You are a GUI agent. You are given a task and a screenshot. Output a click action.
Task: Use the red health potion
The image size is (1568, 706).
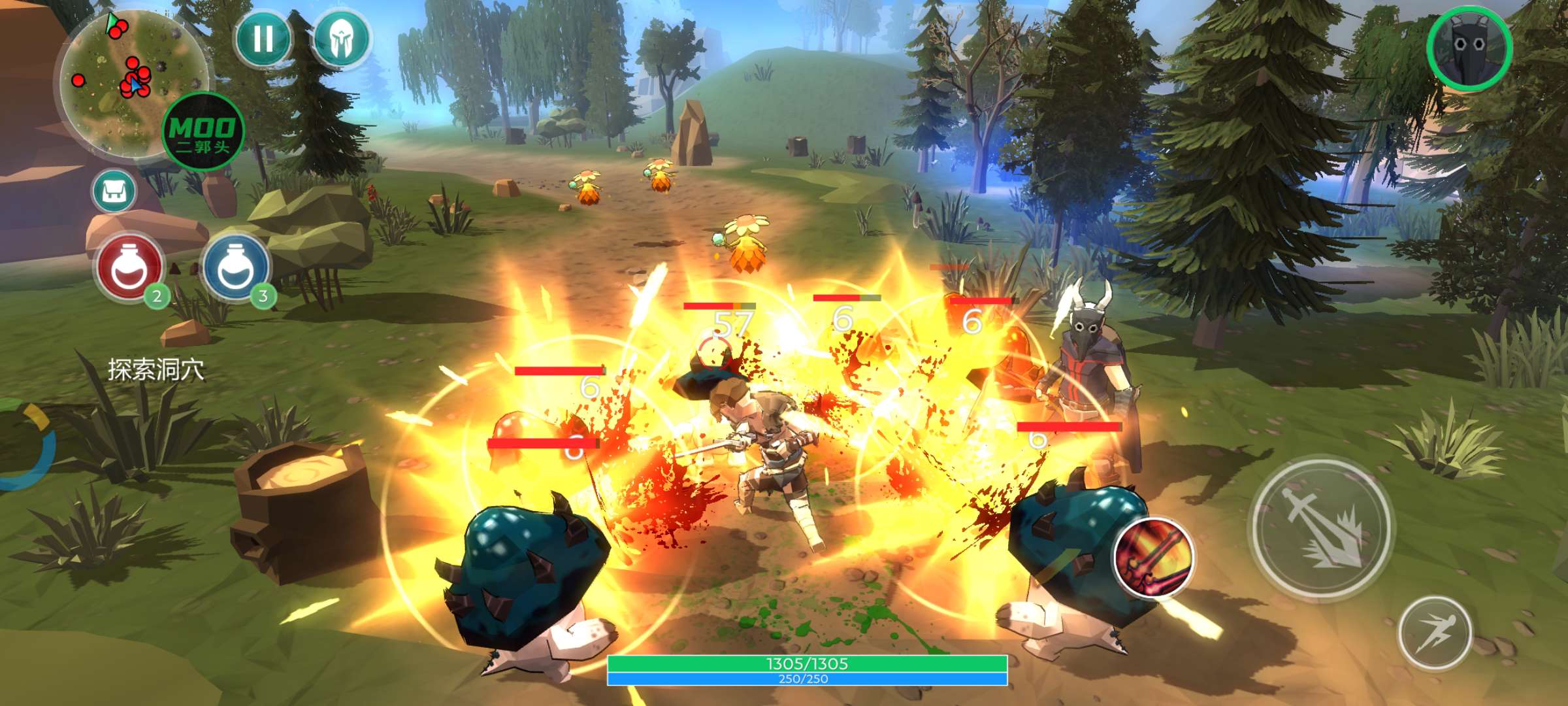(x=129, y=267)
